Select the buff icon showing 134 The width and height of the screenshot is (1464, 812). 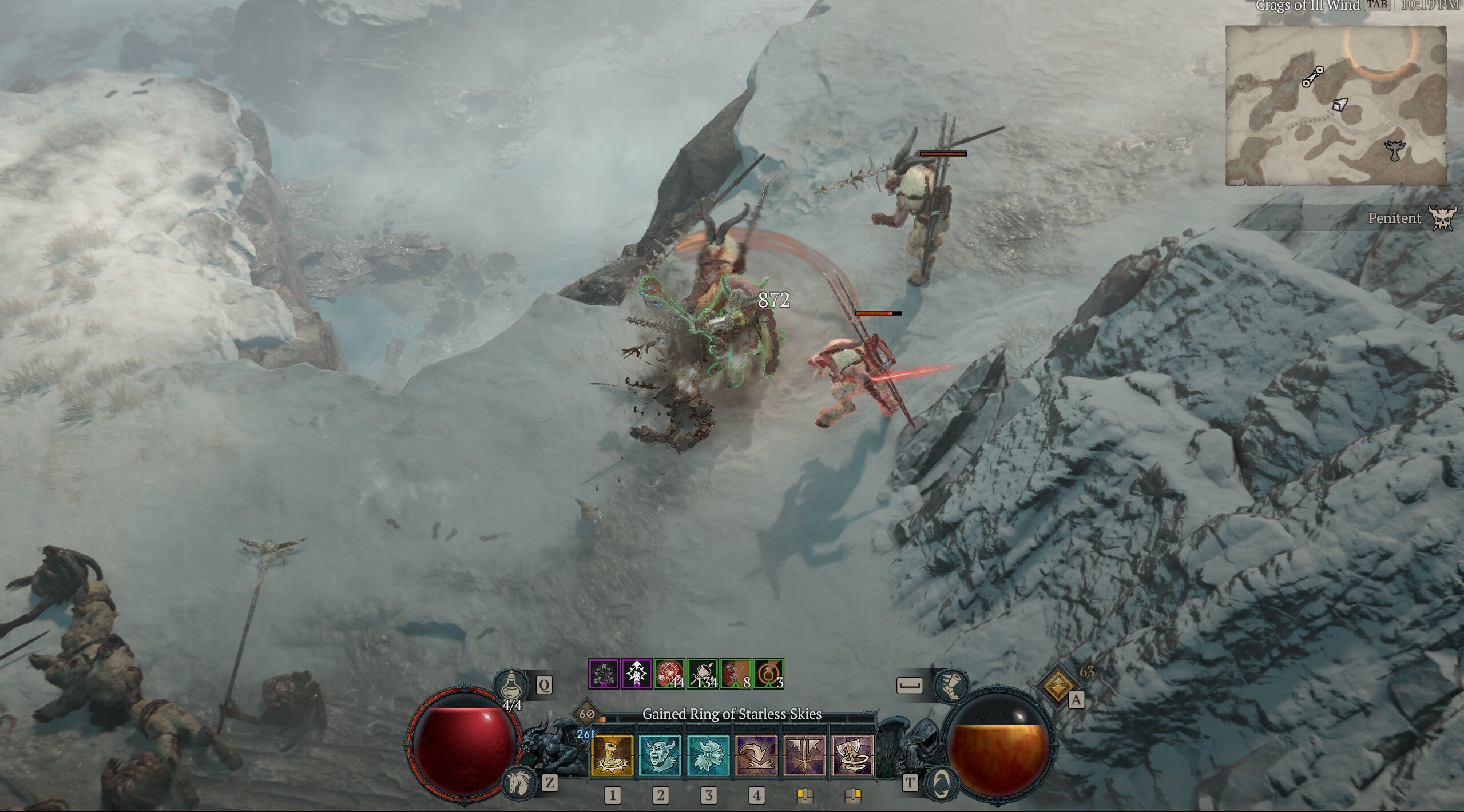pyautogui.click(x=703, y=674)
